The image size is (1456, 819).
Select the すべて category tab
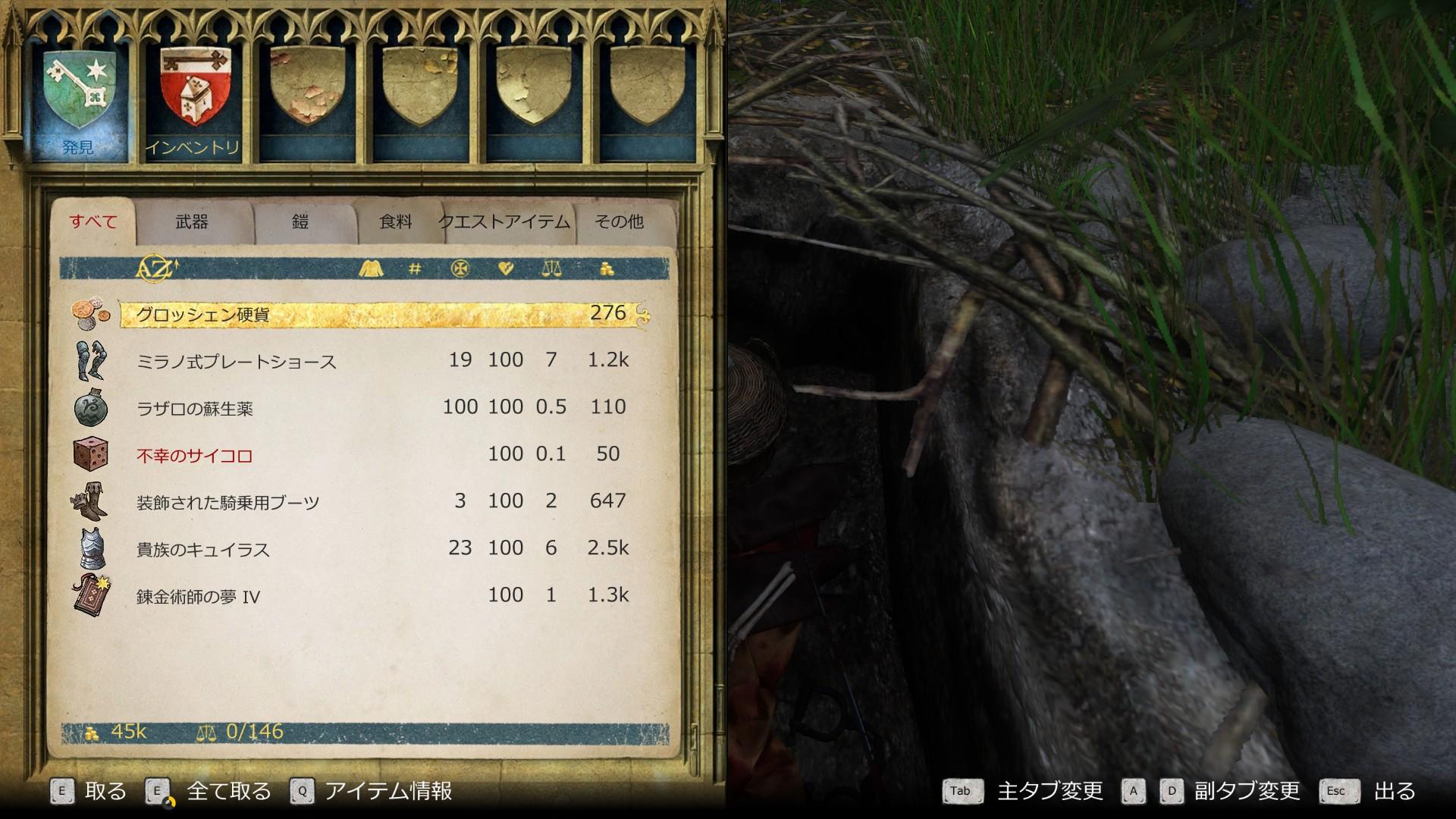pyautogui.click(x=93, y=221)
